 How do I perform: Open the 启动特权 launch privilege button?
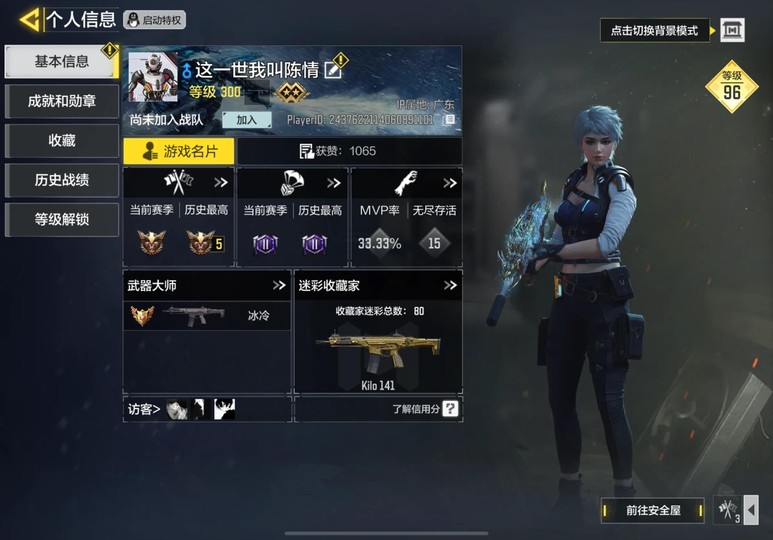155,20
